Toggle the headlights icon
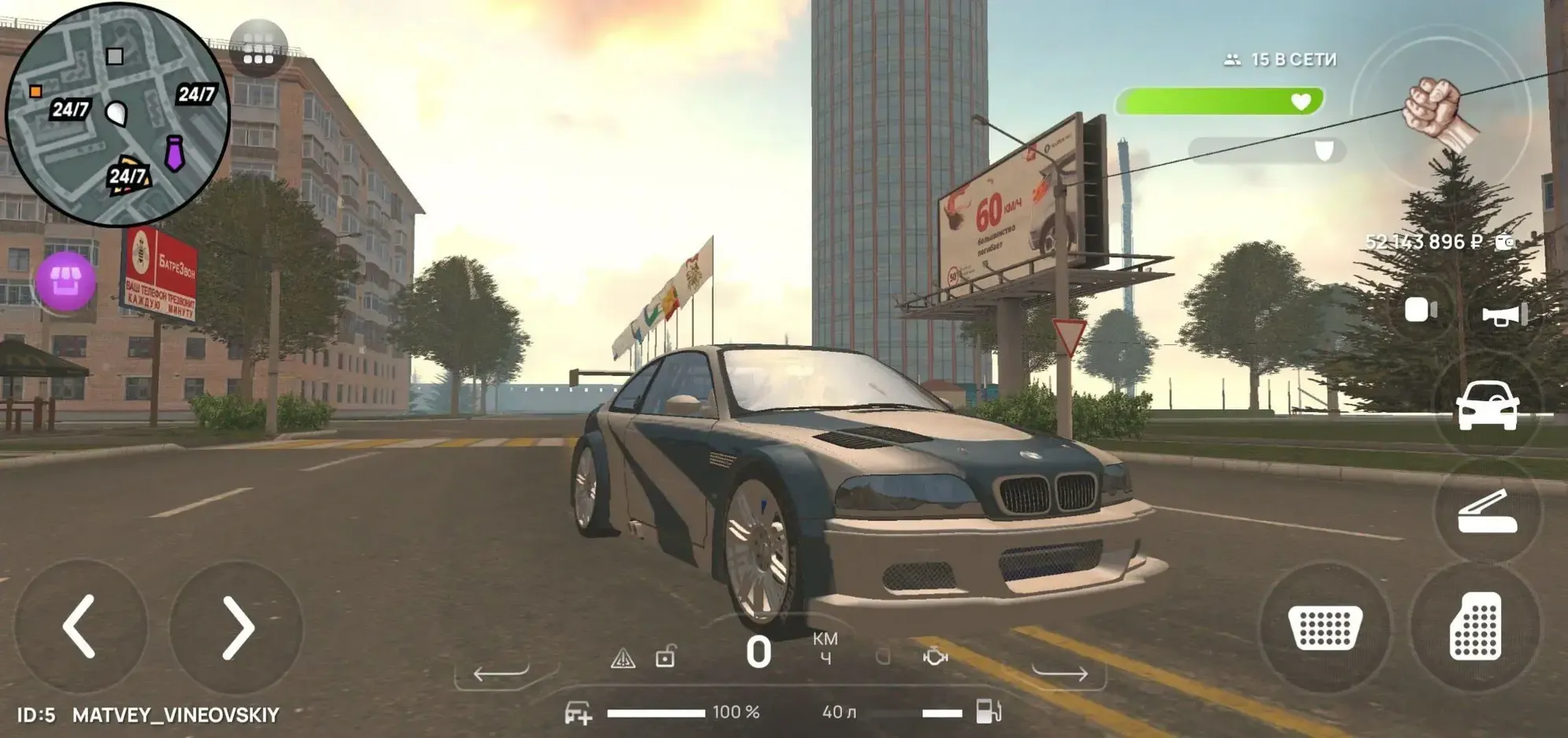 (883, 656)
